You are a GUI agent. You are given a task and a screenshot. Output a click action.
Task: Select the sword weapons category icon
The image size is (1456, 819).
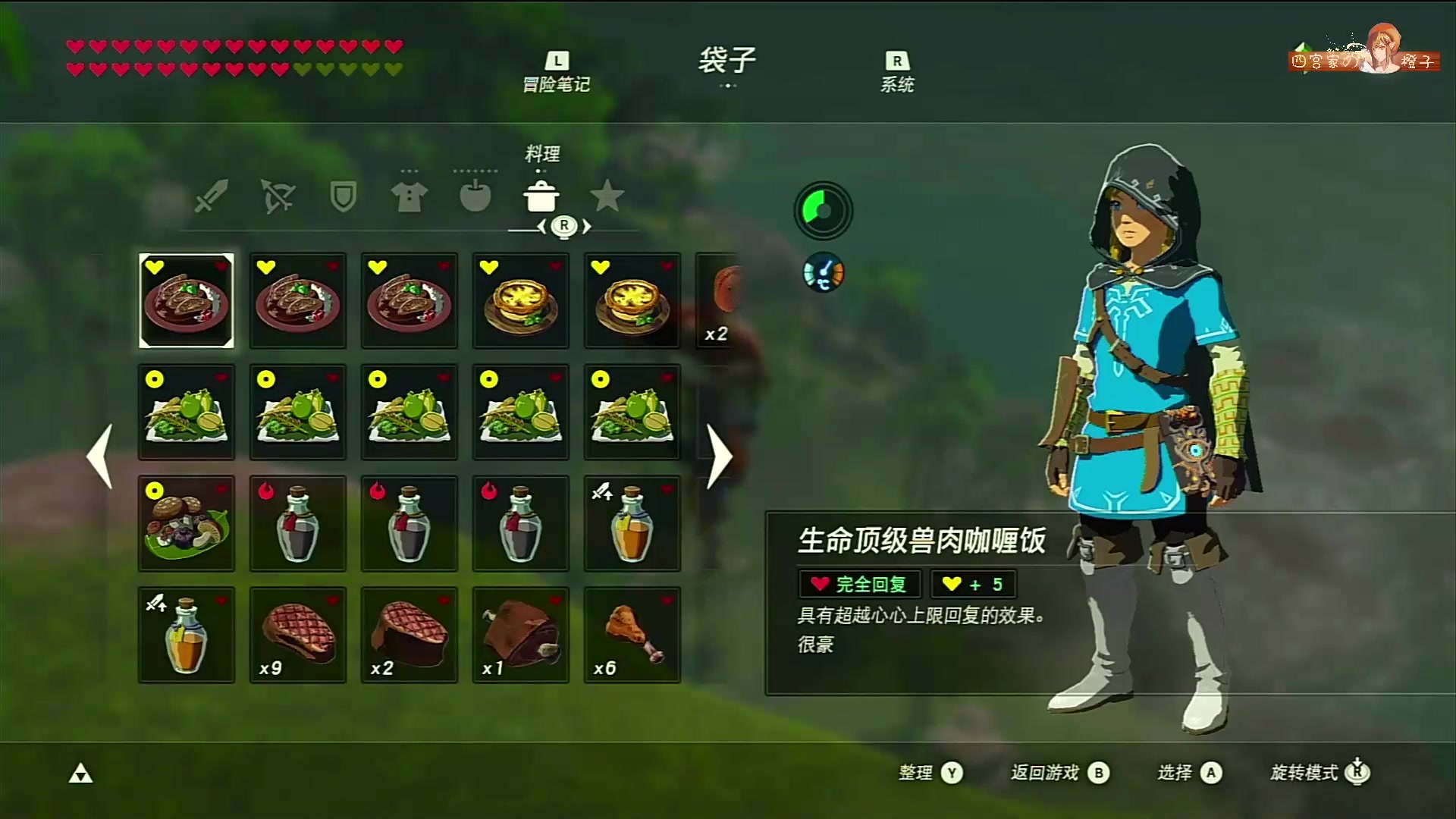209,196
